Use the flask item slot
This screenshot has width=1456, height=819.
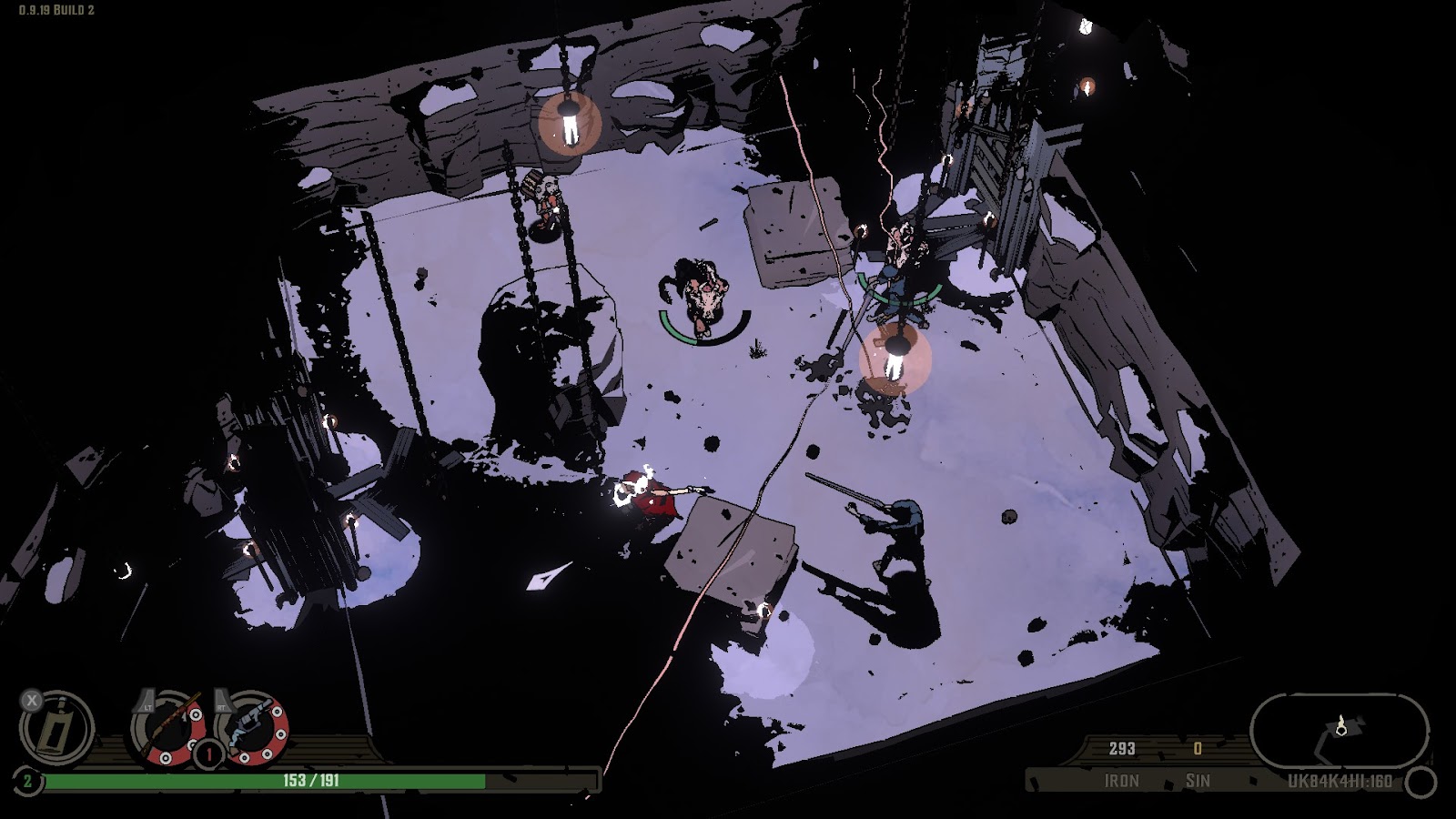(58, 728)
